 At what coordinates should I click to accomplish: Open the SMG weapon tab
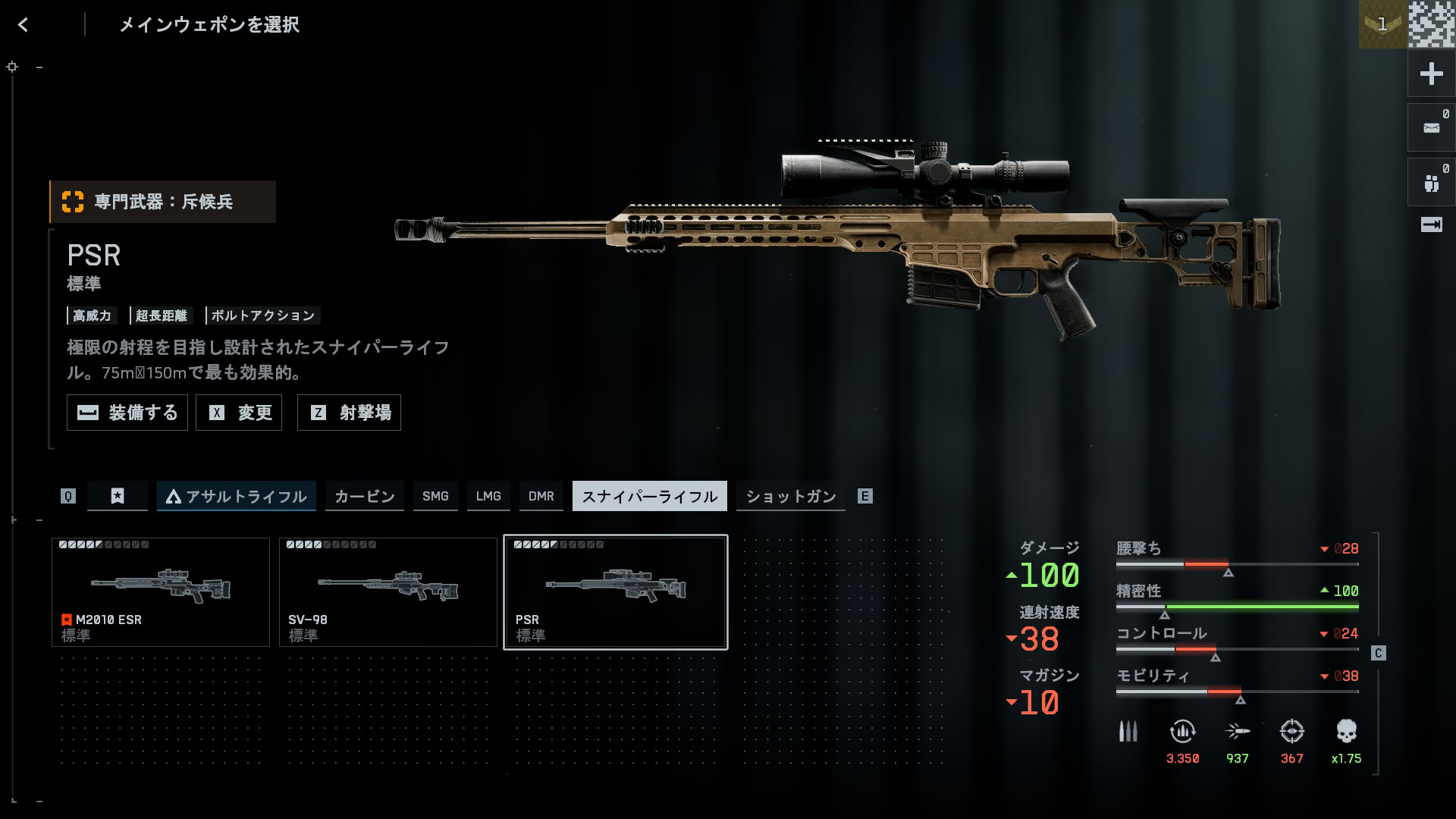tap(435, 496)
